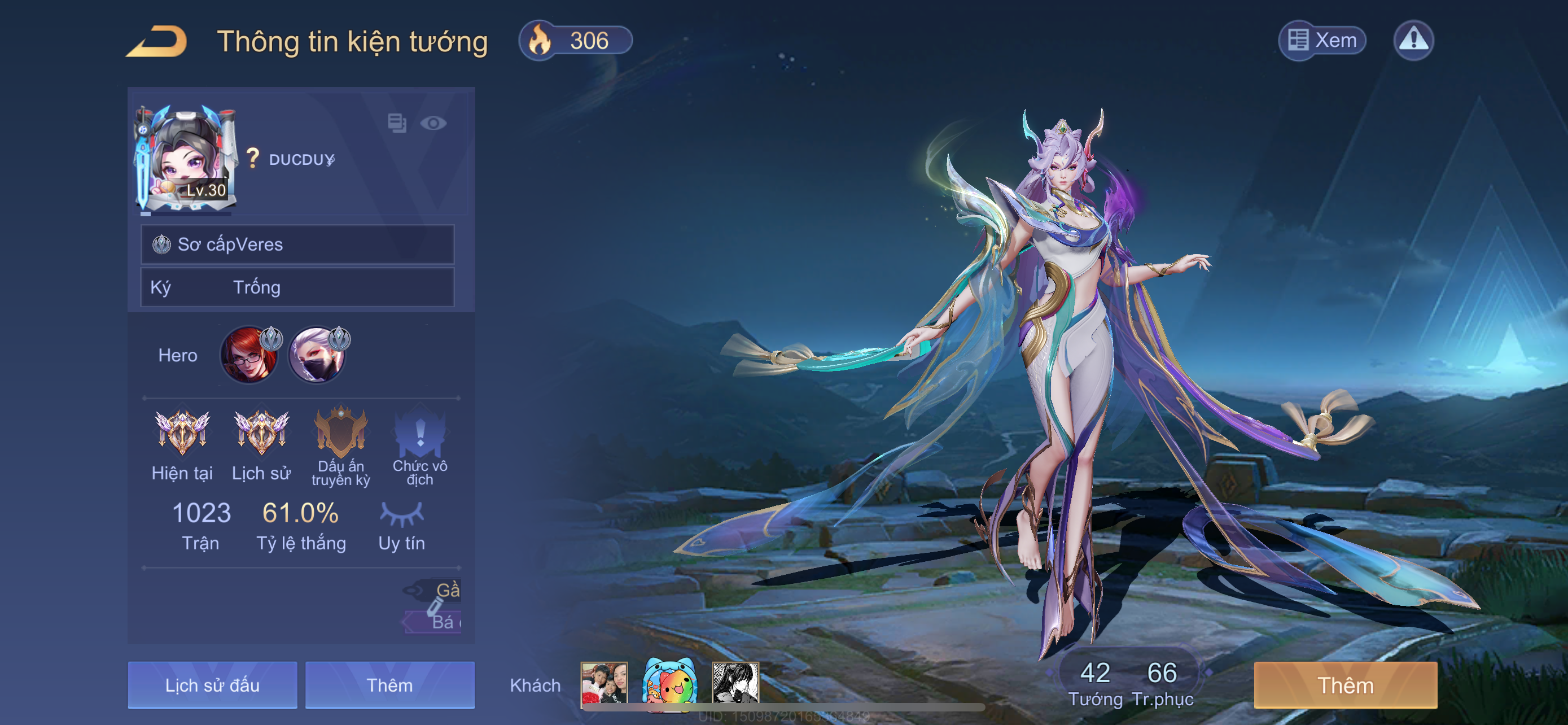Image resolution: width=1568 pixels, height=725 pixels.
Task: Open the 306 flame popularity counter
Action: click(x=575, y=41)
